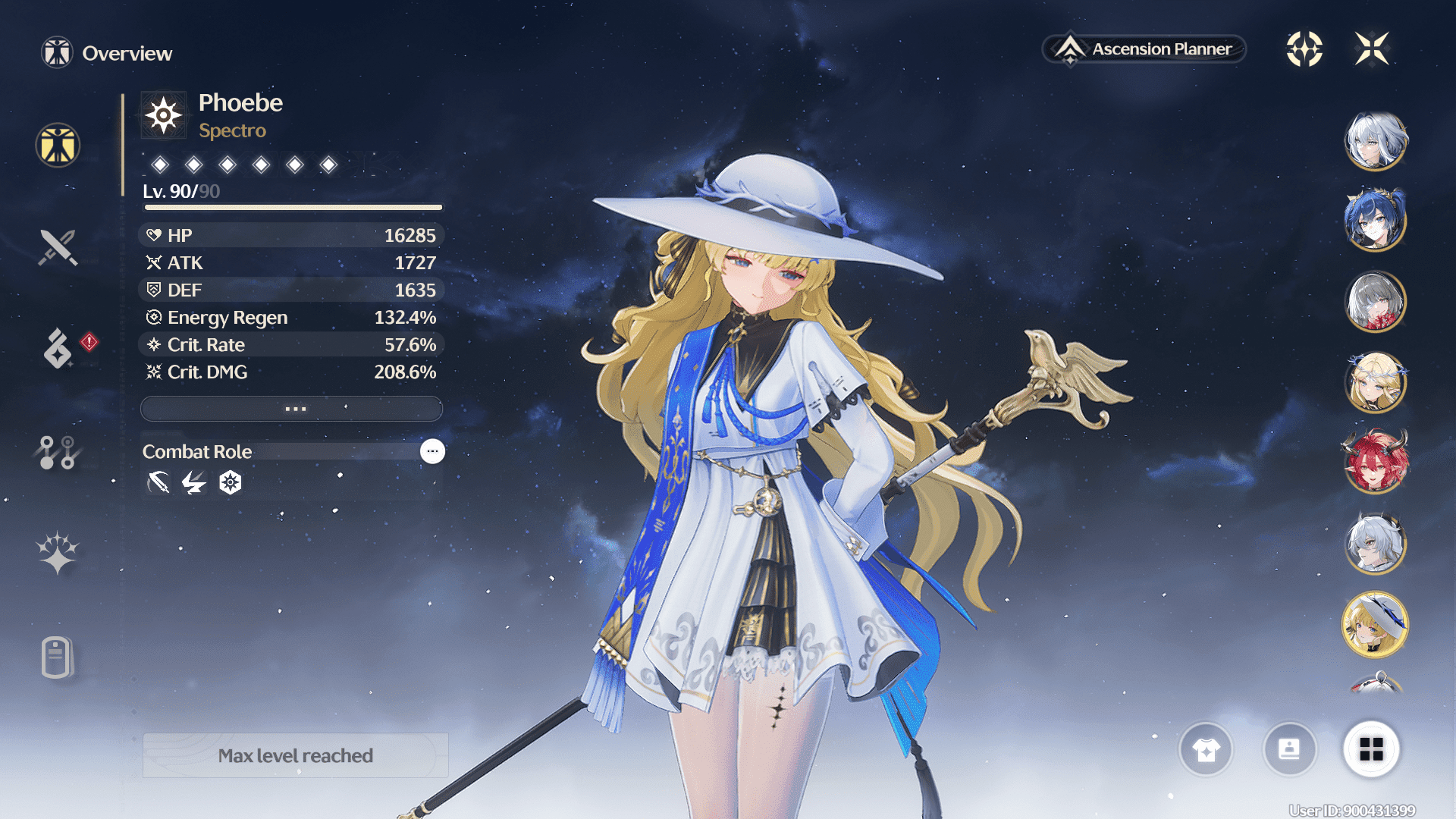Image resolution: width=1456 pixels, height=819 pixels.
Task: Open the Ascension Planner
Action: point(1144,49)
